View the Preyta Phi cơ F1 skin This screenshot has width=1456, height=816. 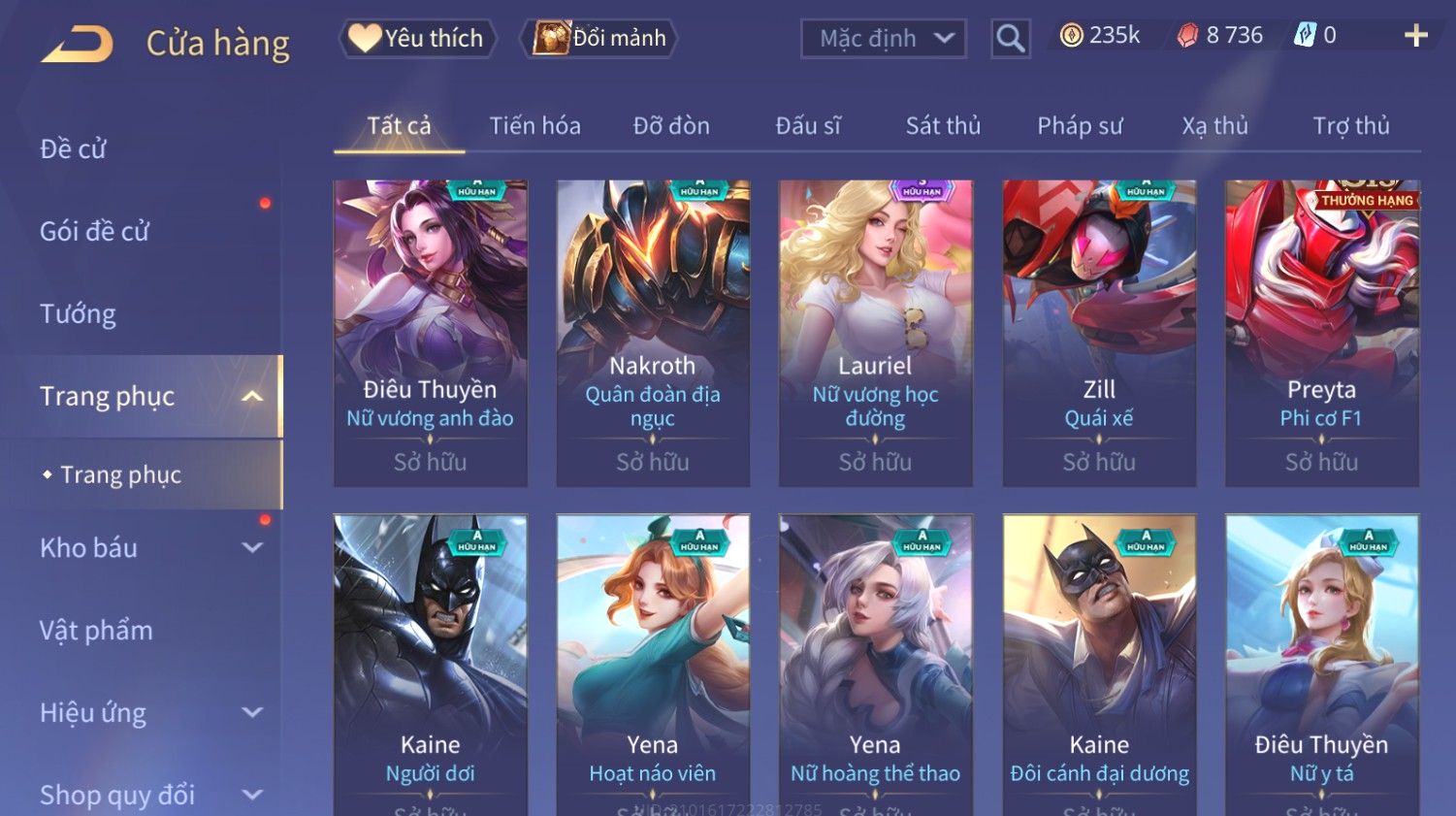pos(1321,332)
